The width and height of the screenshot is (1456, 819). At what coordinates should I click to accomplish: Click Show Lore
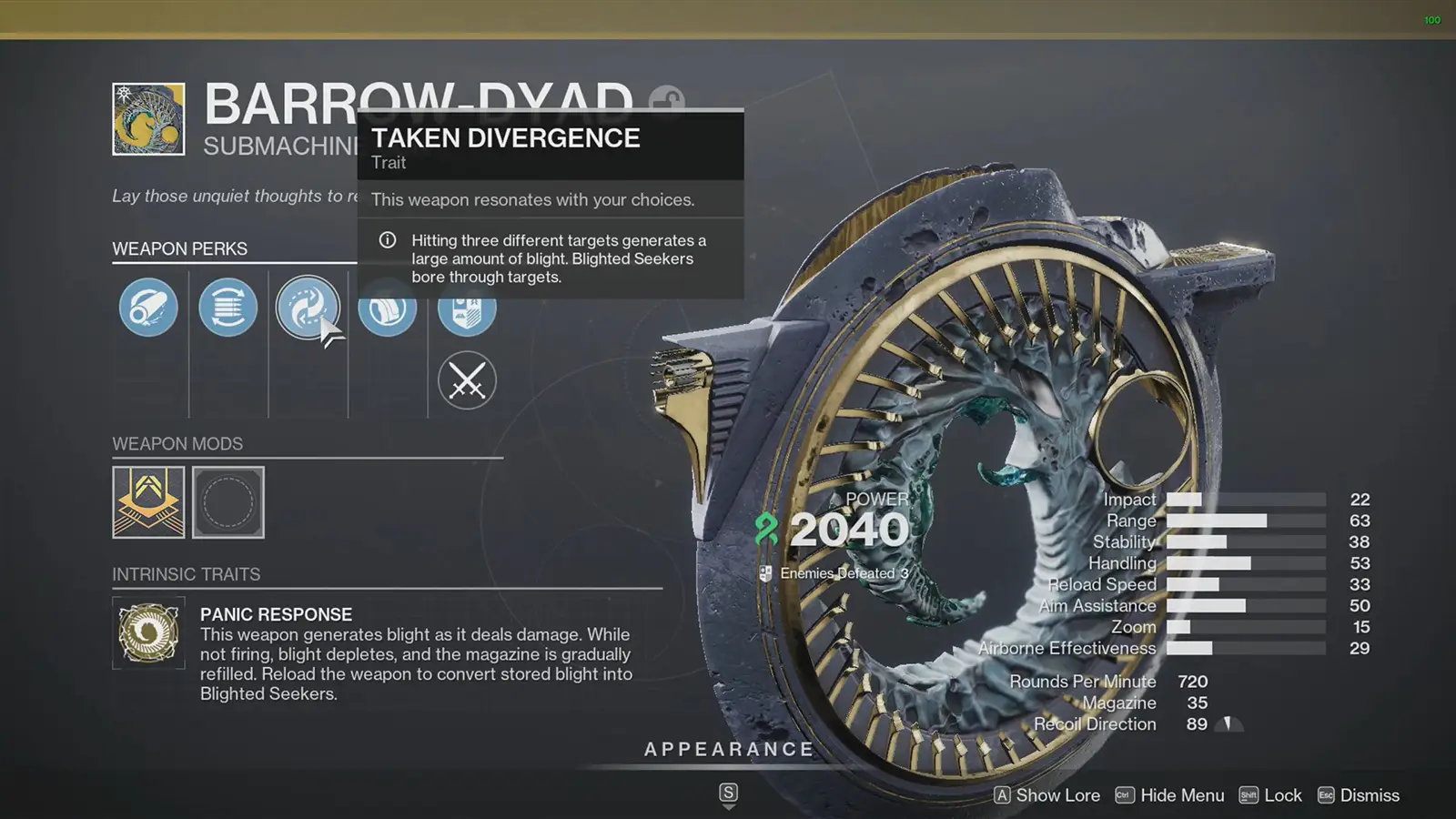click(1058, 794)
